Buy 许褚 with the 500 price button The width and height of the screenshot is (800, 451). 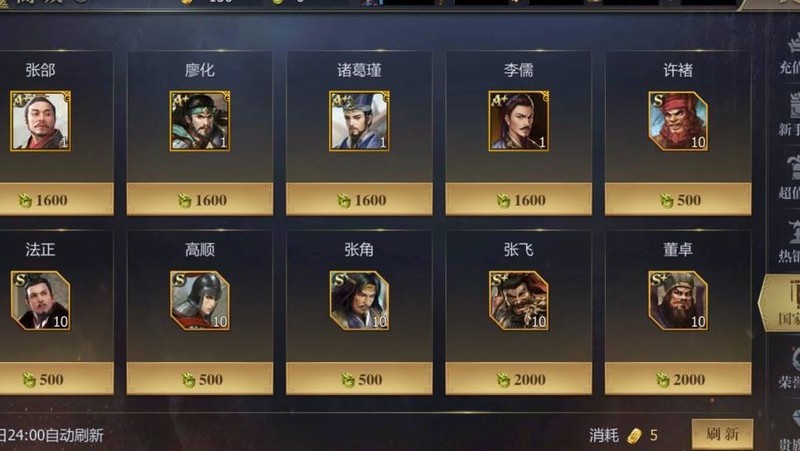point(678,200)
